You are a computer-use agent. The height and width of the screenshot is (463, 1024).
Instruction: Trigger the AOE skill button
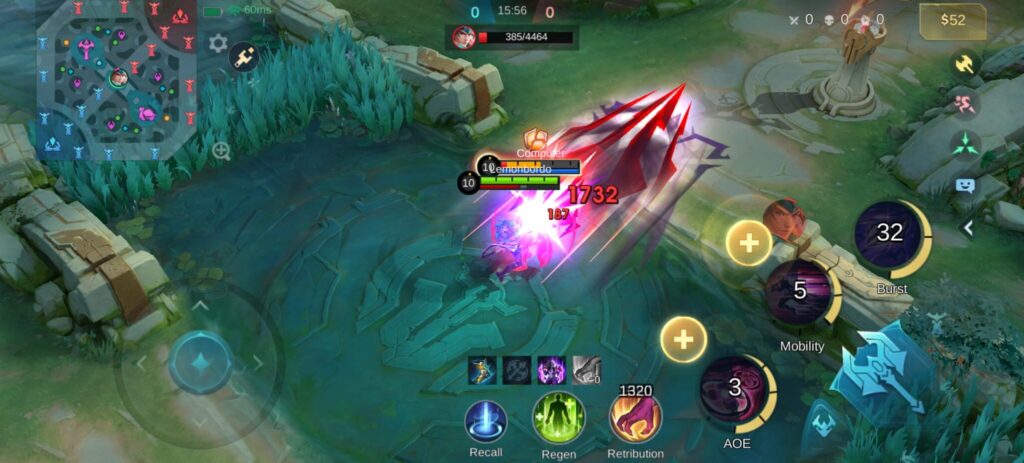tap(735, 389)
